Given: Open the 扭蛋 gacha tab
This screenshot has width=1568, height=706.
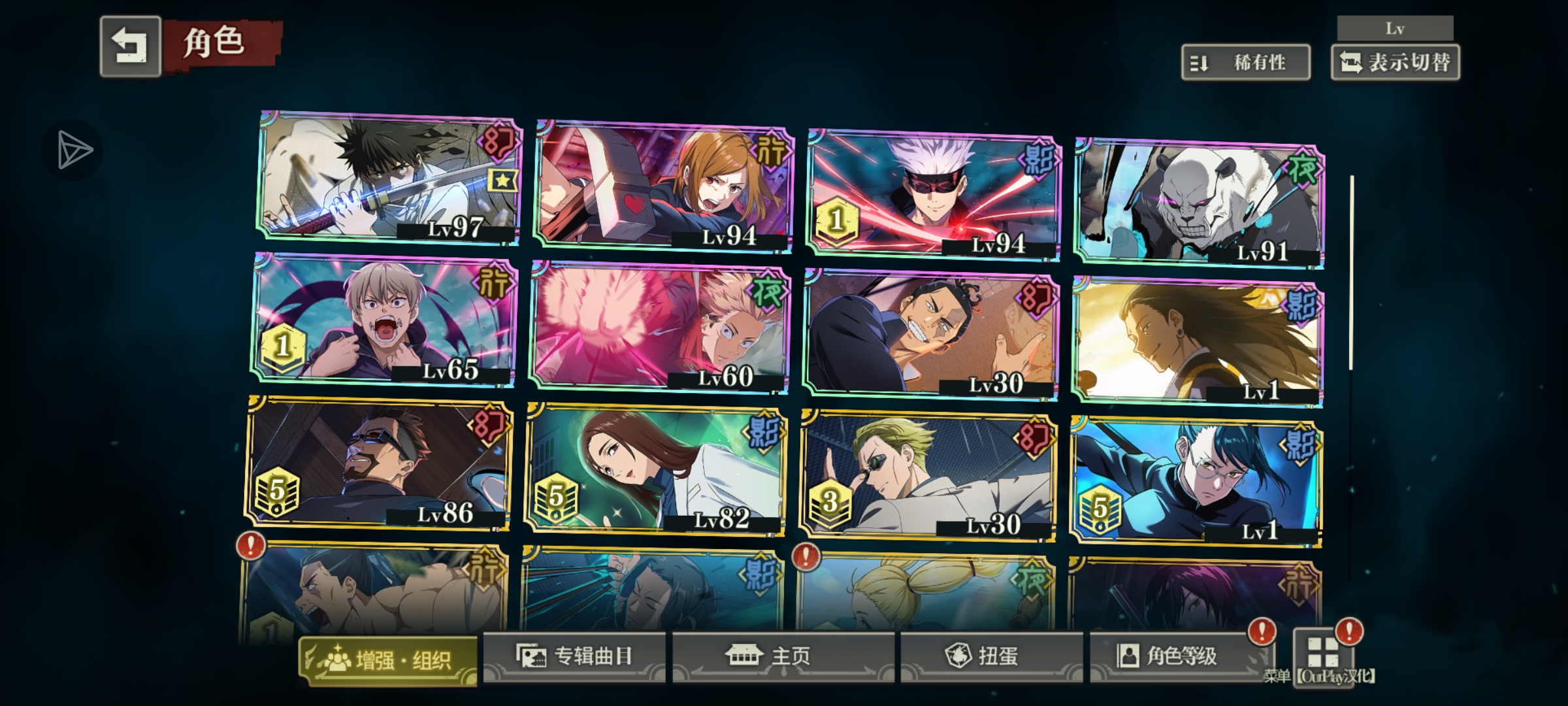Looking at the screenshot, I should [x=990, y=656].
